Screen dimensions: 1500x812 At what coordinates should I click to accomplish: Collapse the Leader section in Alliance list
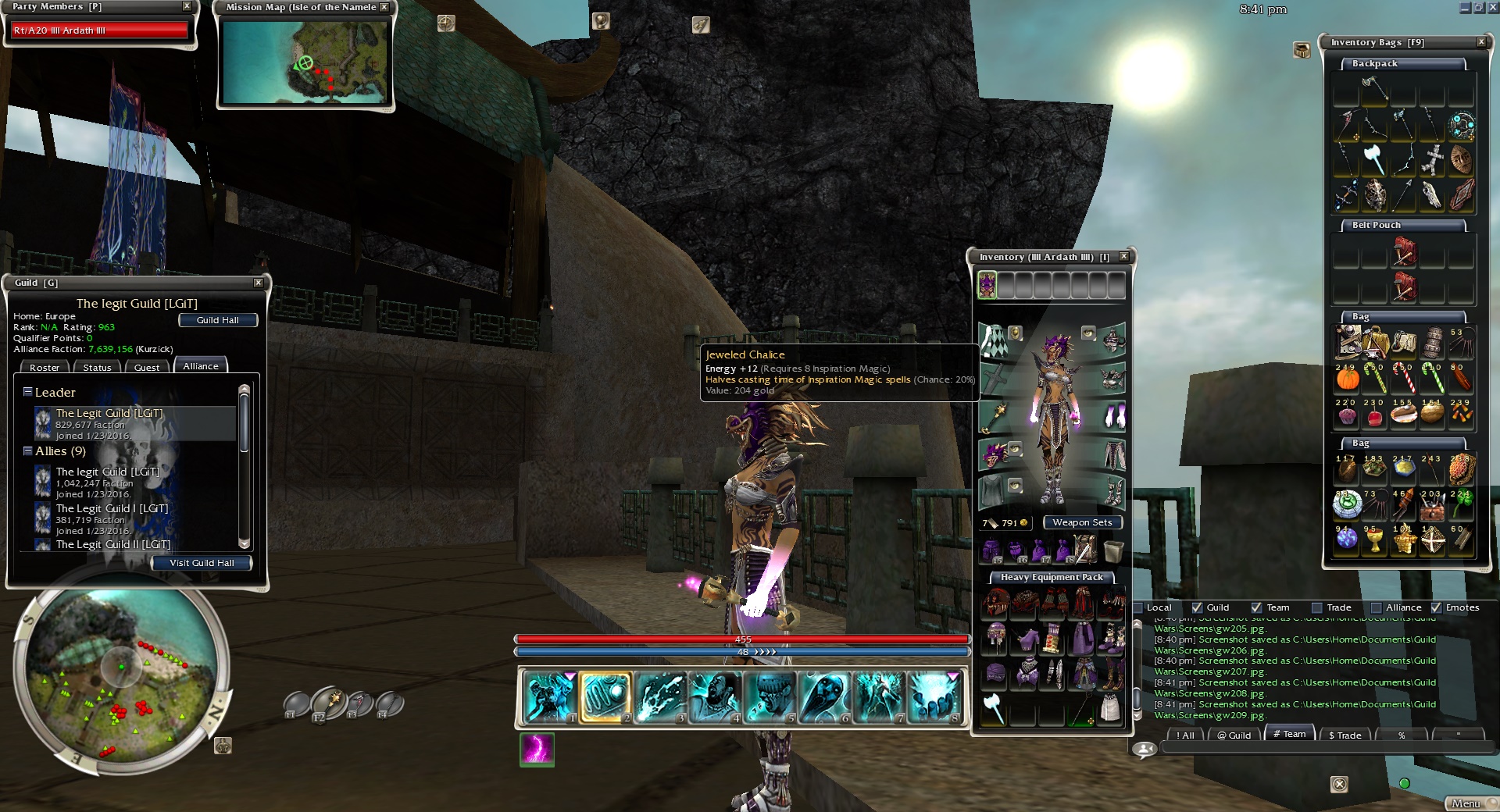pyautogui.click(x=27, y=392)
